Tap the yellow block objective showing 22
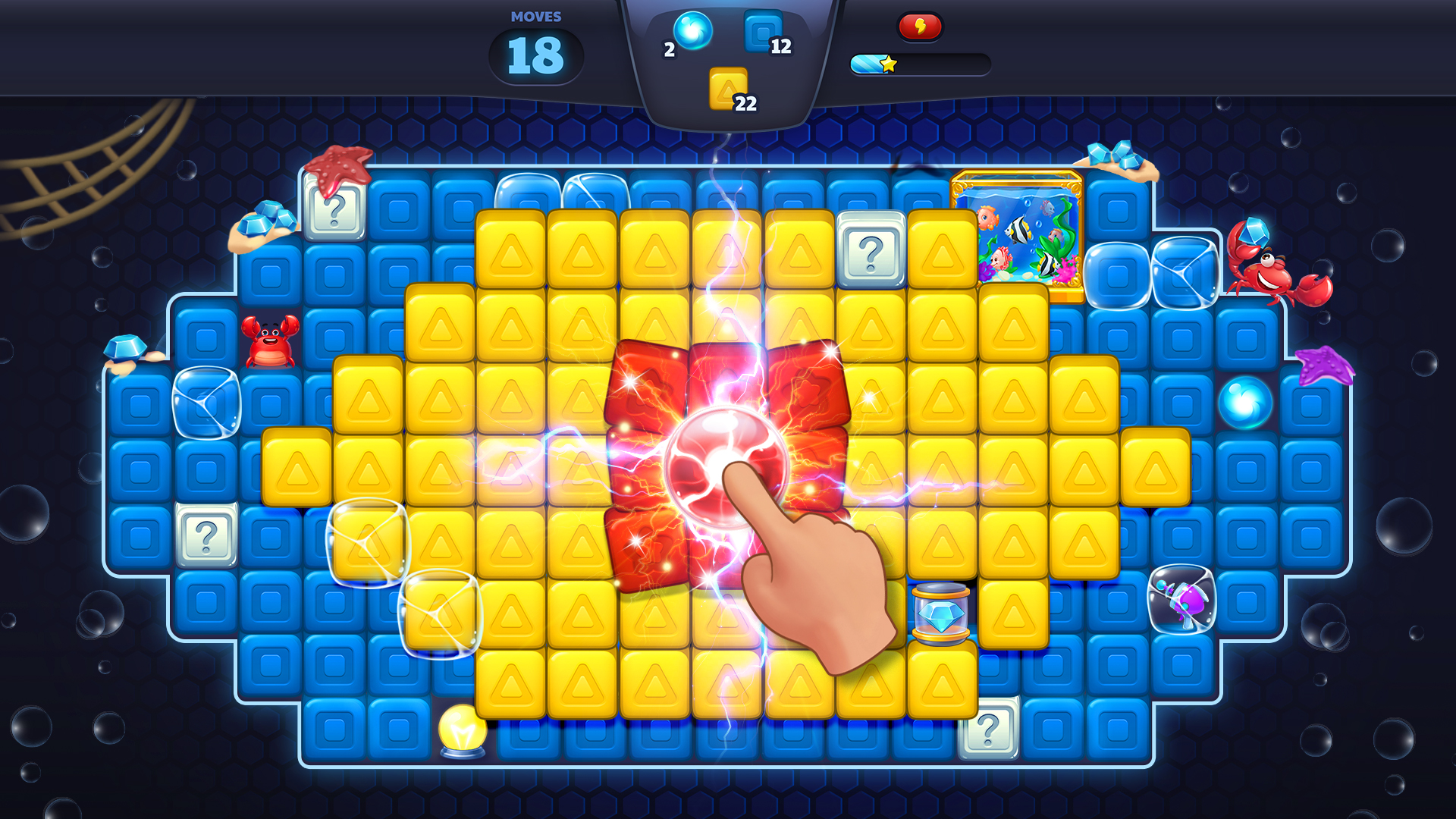The image size is (1456, 819). click(728, 87)
